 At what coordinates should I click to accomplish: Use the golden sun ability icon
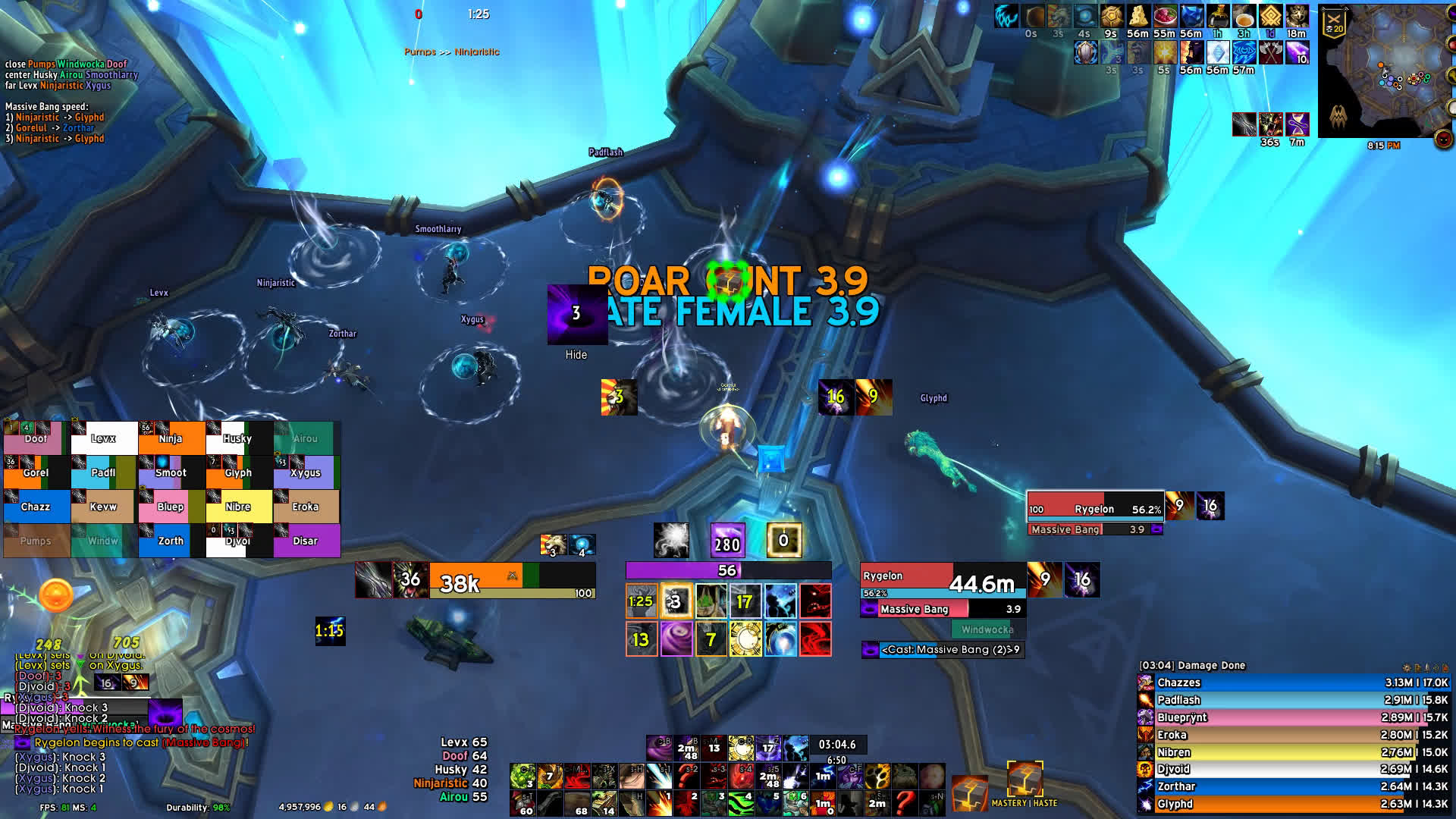point(745,639)
